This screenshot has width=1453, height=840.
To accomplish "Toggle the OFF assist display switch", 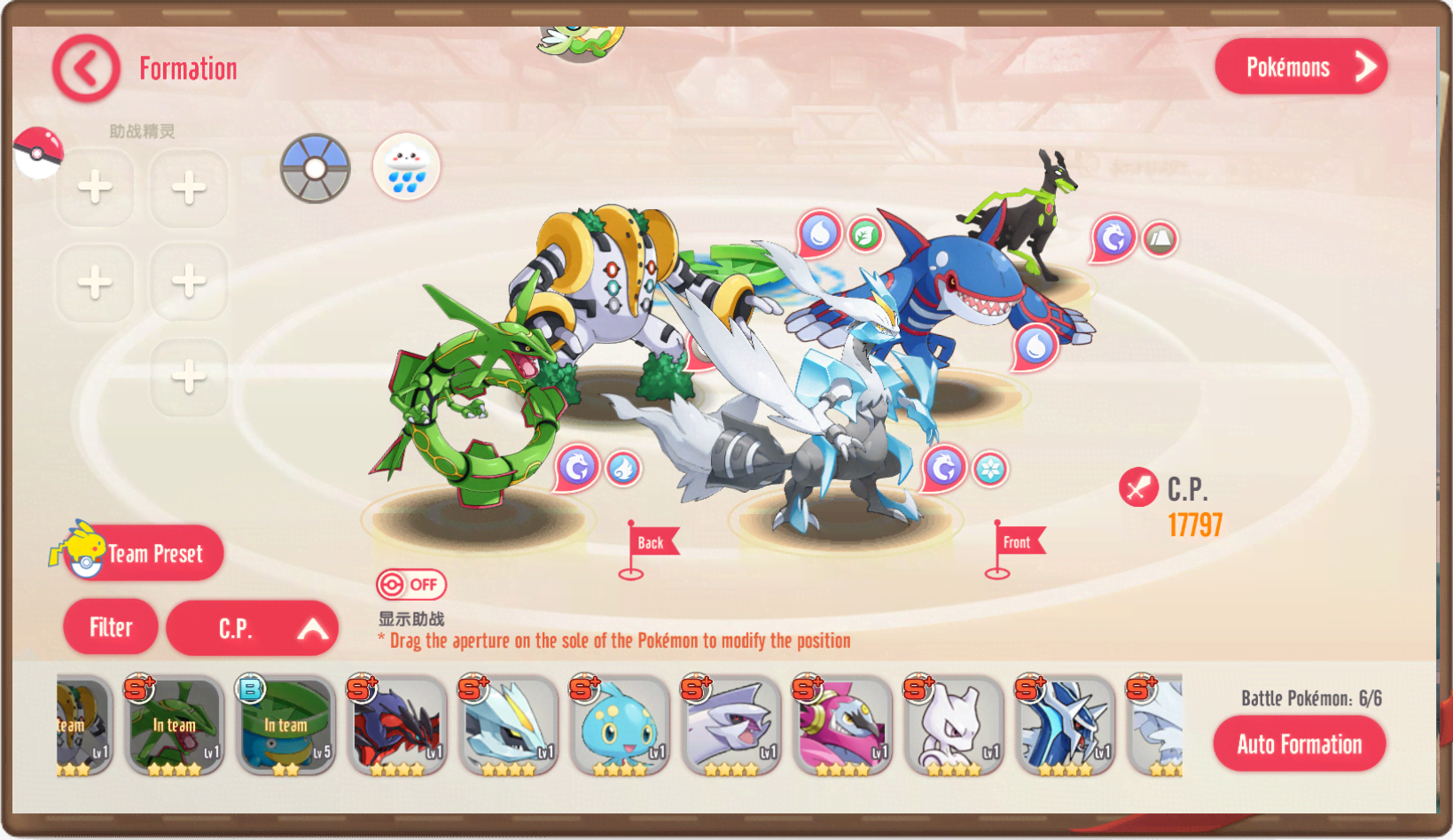I will click(410, 585).
